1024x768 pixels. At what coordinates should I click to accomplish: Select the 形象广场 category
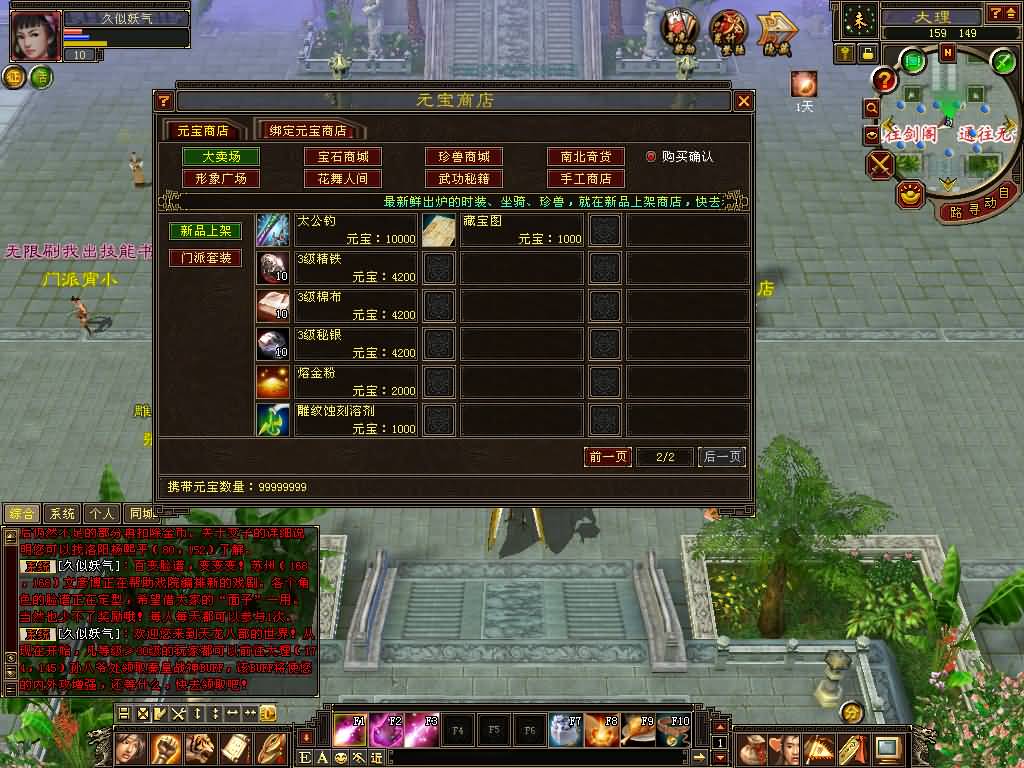coord(220,179)
